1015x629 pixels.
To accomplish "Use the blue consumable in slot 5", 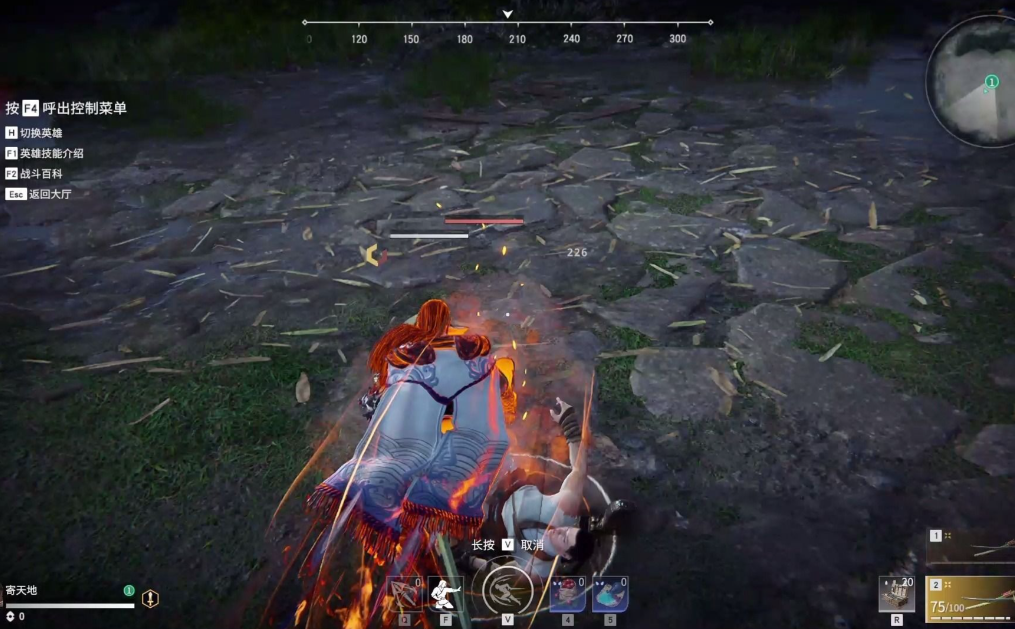I will [x=609, y=593].
